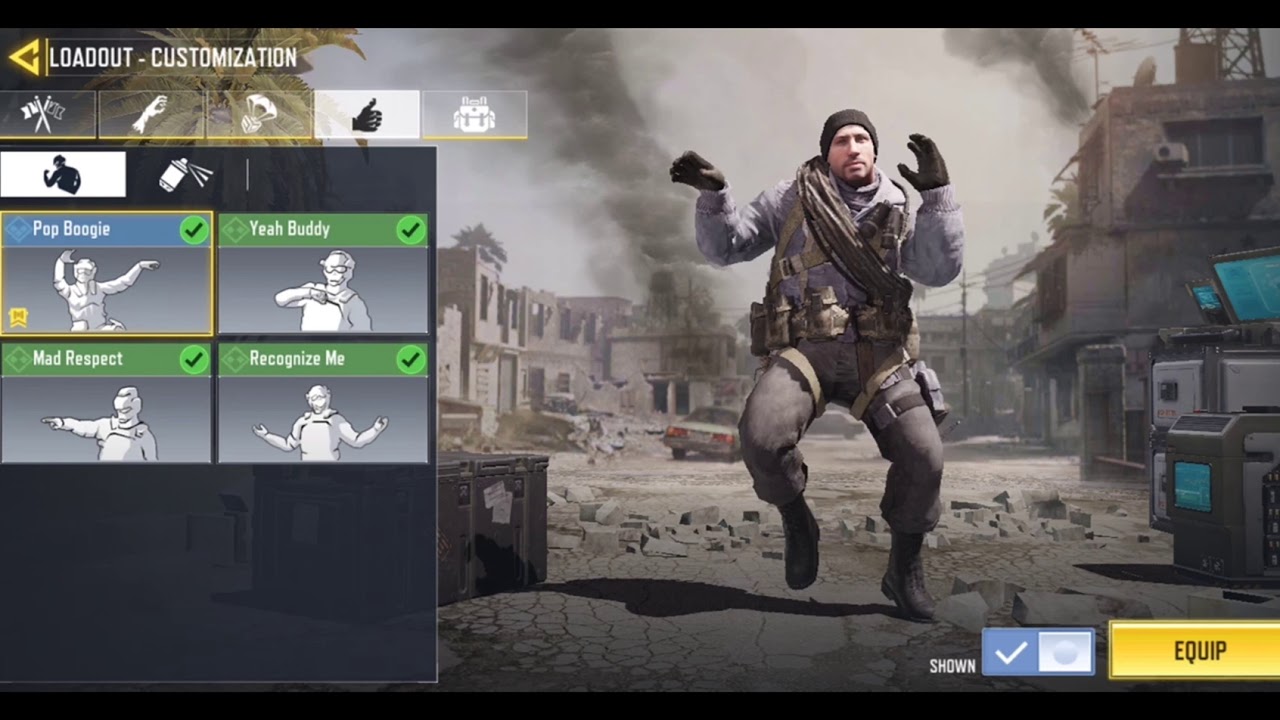Click the yellow Equip button
1280x720 pixels.
coord(1196,651)
